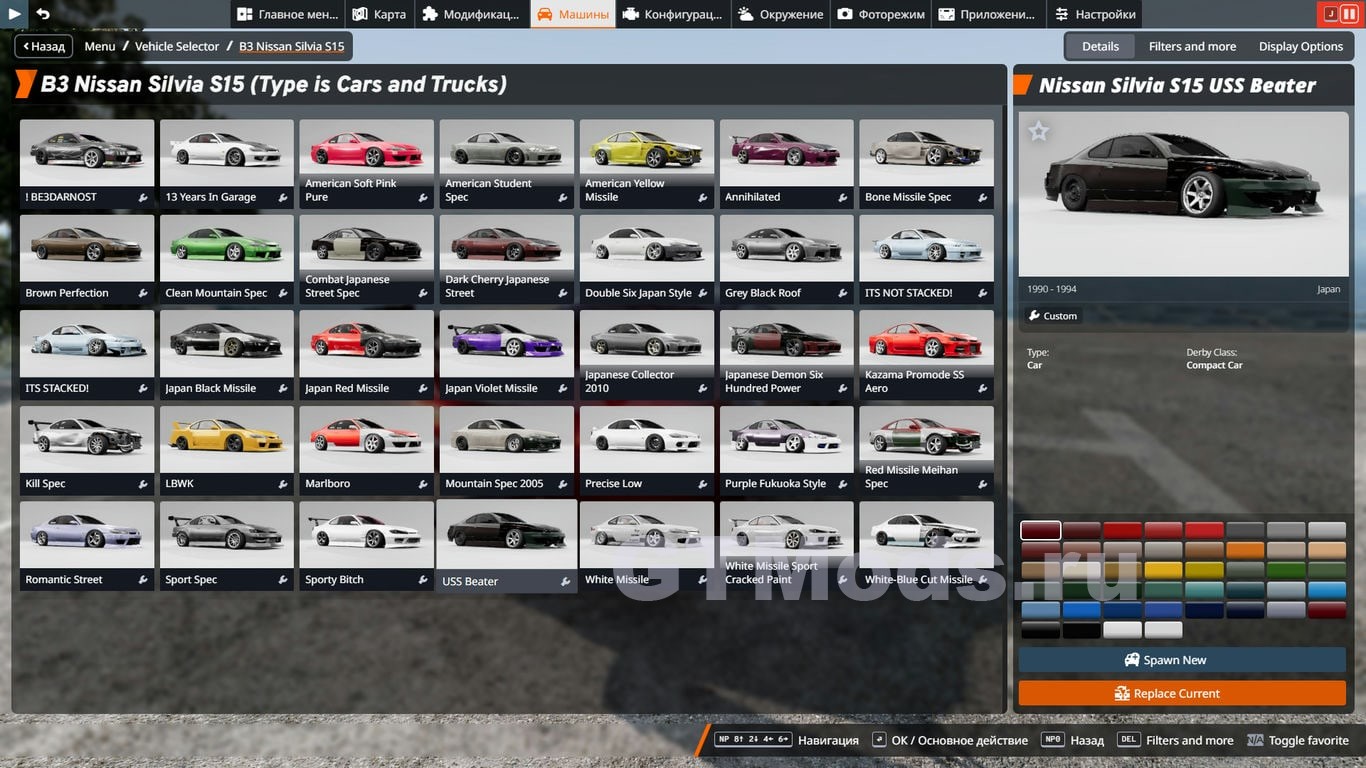Switch to Filters and more tab

[1192, 46]
